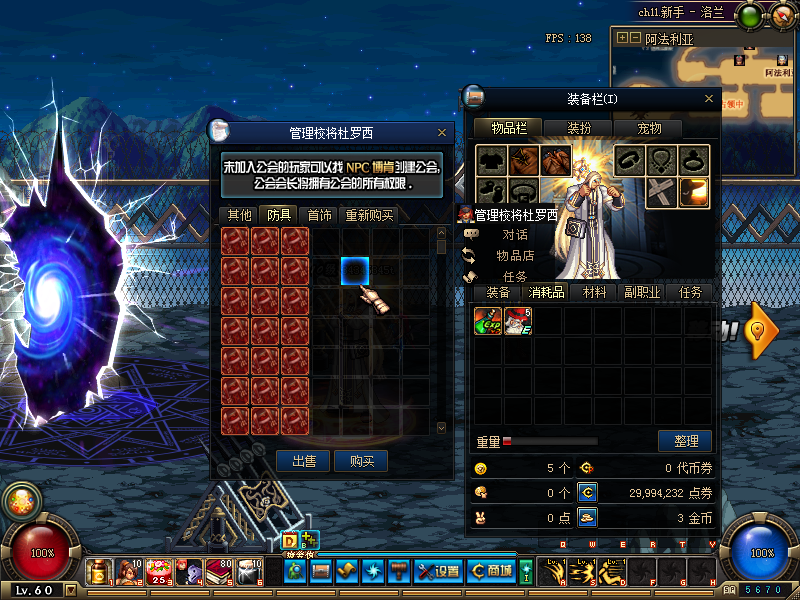Image resolution: width=800 pixels, height=600 pixels.
Task: Switch to the 副职业 inventory tab
Action: (x=643, y=292)
